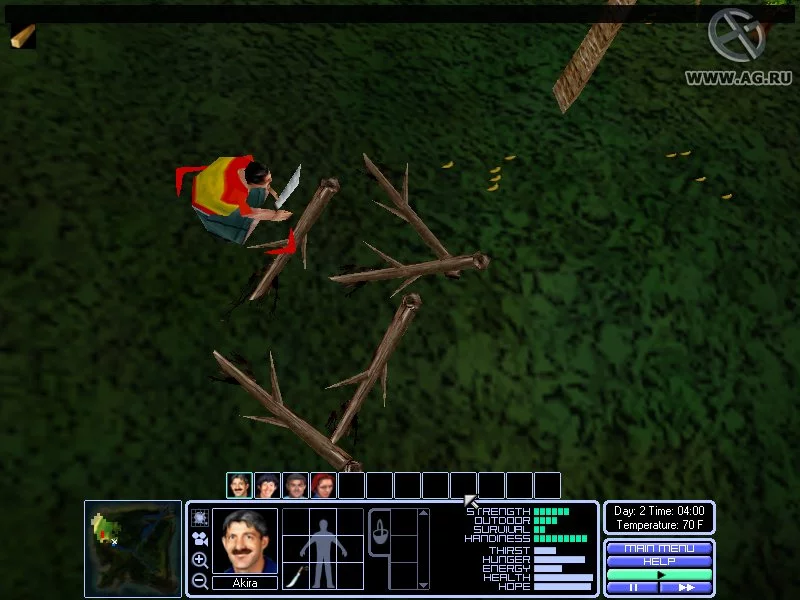Click the camera icon button

tap(199, 539)
